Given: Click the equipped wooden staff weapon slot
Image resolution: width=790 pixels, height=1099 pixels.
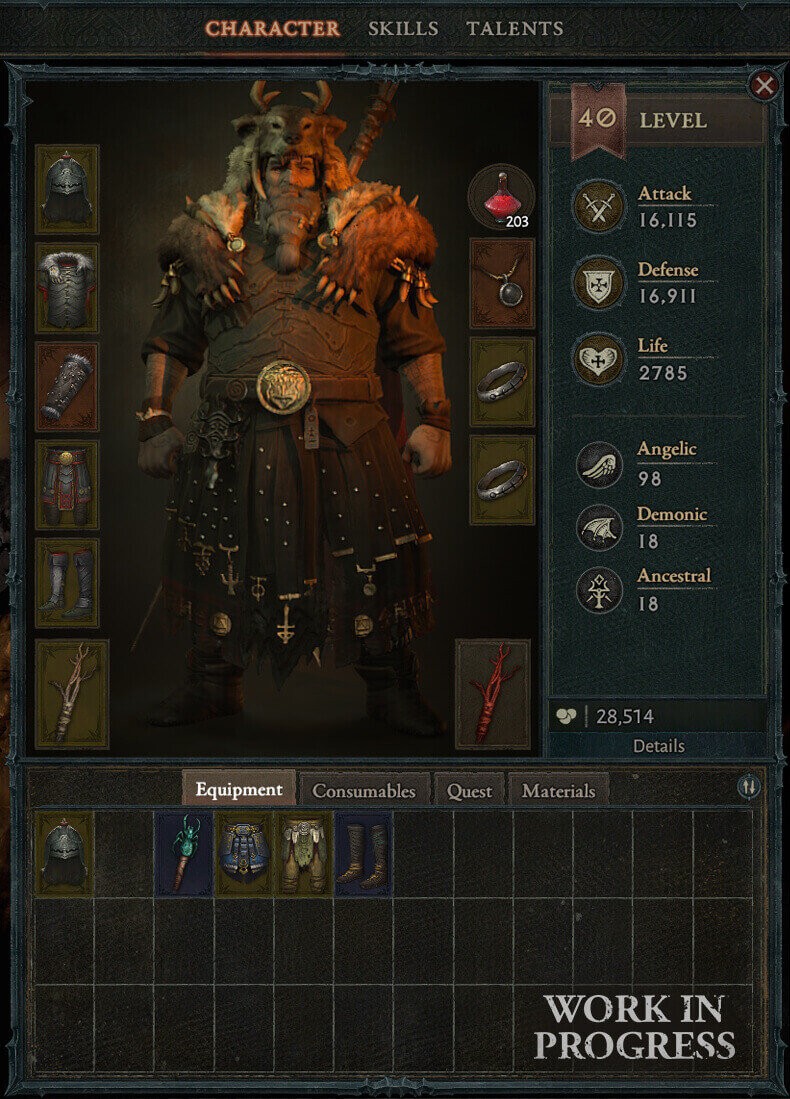Looking at the screenshot, I should (x=72, y=694).
